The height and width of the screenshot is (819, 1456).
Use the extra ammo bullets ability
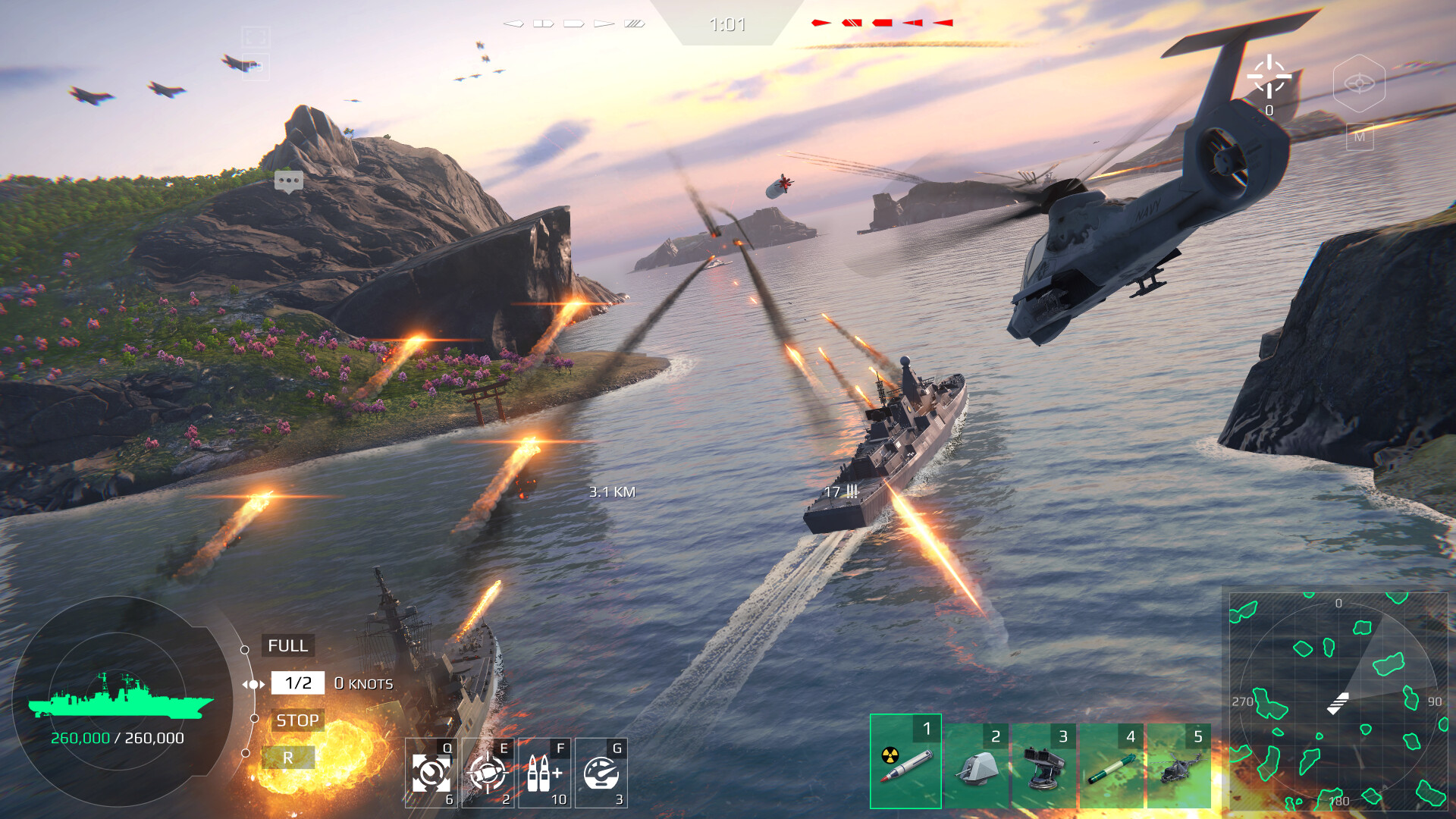(x=544, y=773)
